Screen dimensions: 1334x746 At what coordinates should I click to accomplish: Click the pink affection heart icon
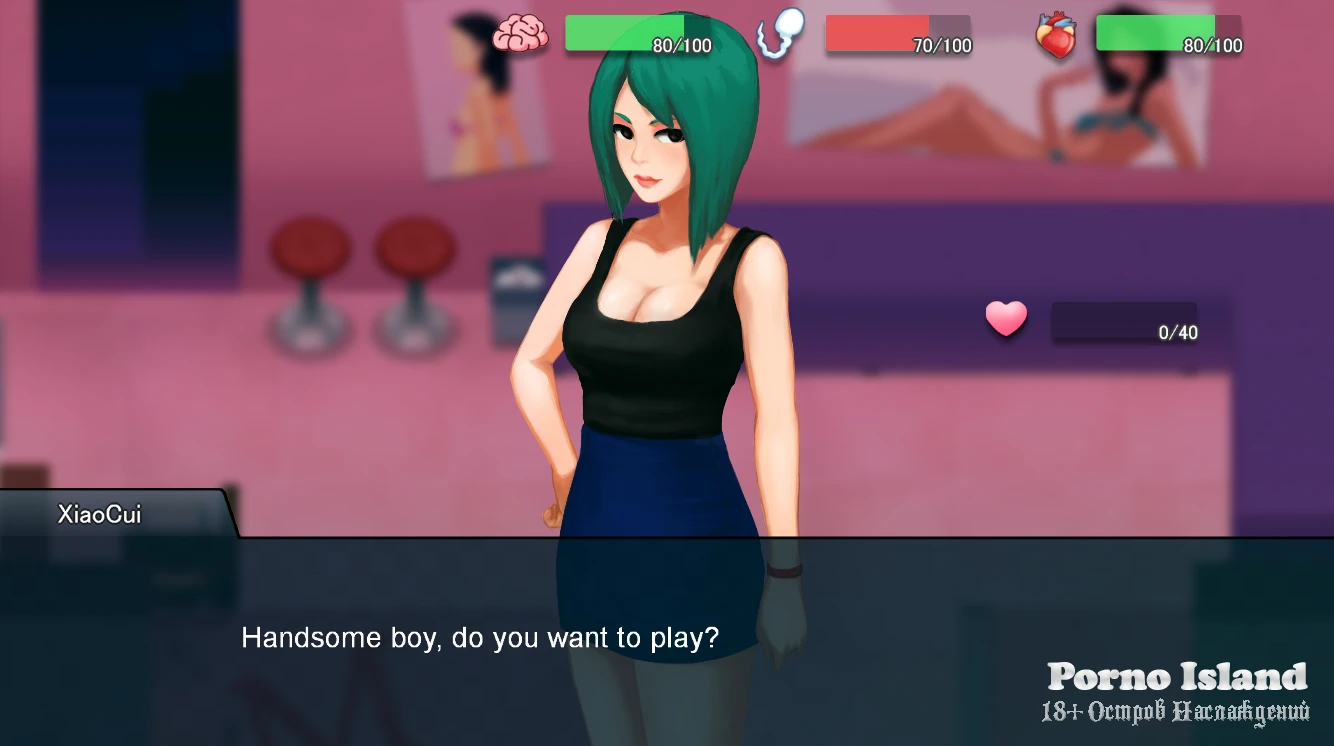[x=1006, y=319]
